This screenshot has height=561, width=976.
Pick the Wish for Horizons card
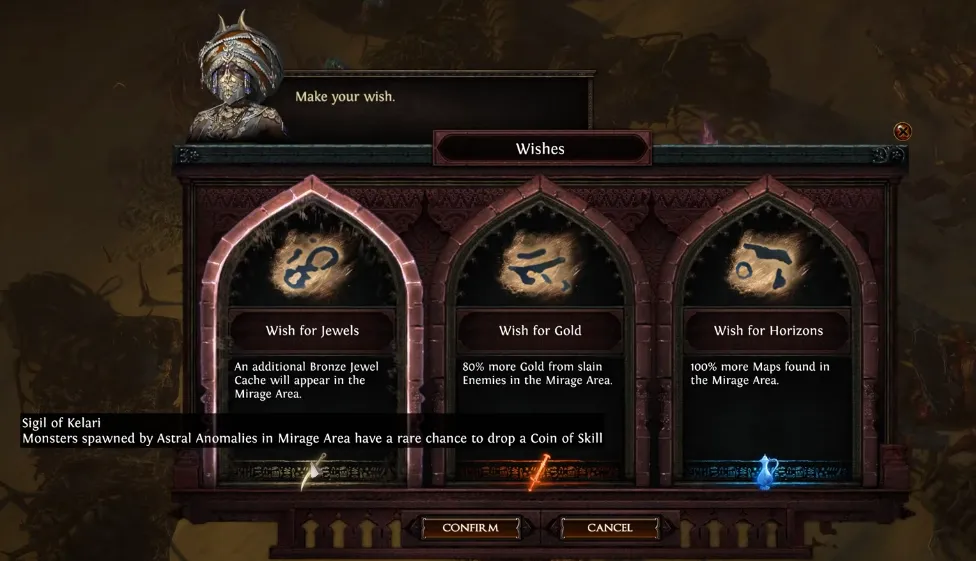[768, 330]
